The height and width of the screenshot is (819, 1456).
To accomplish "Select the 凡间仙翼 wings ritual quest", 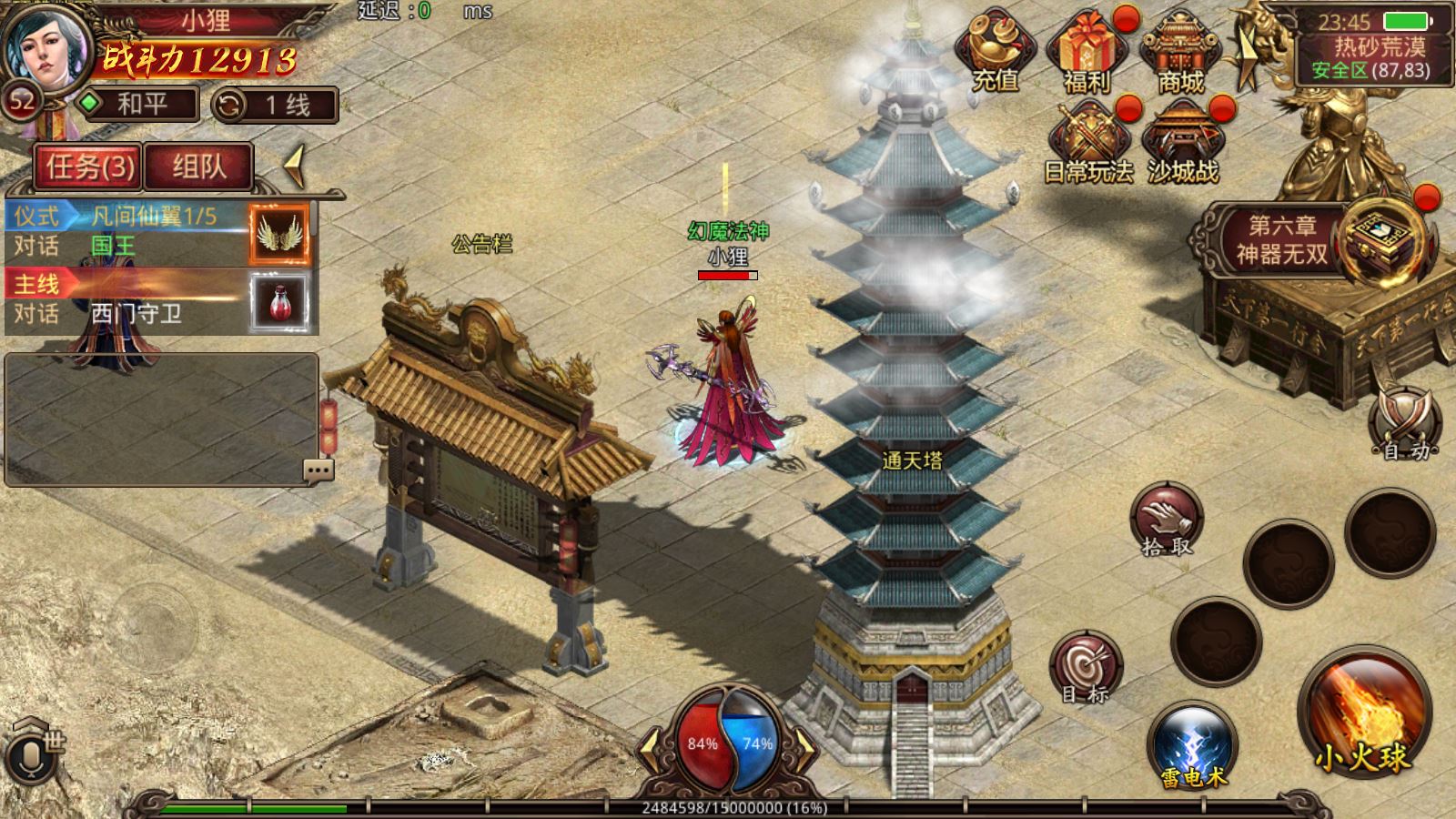I will tap(127, 231).
